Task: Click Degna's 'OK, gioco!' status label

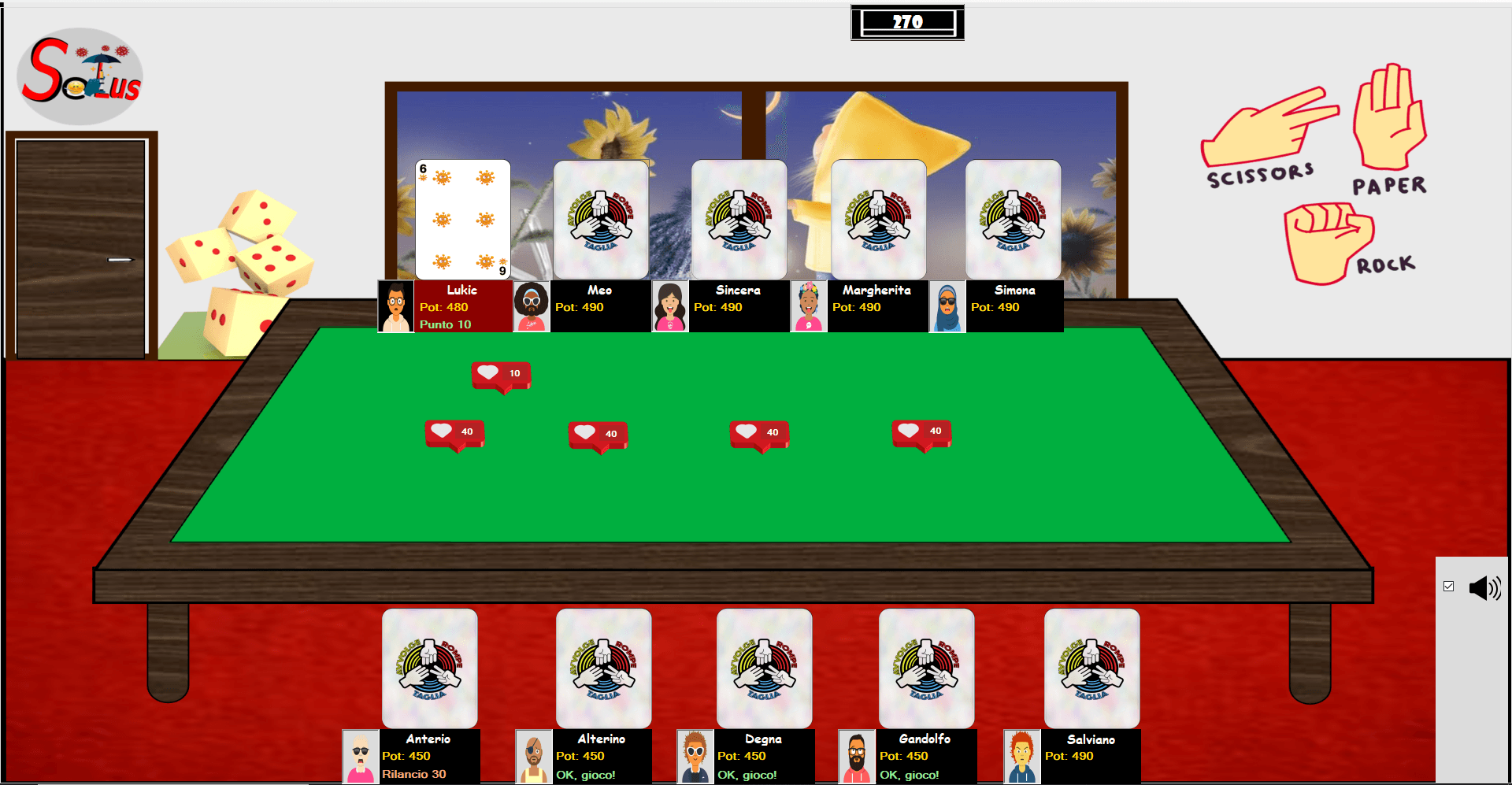Action: click(x=747, y=774)
